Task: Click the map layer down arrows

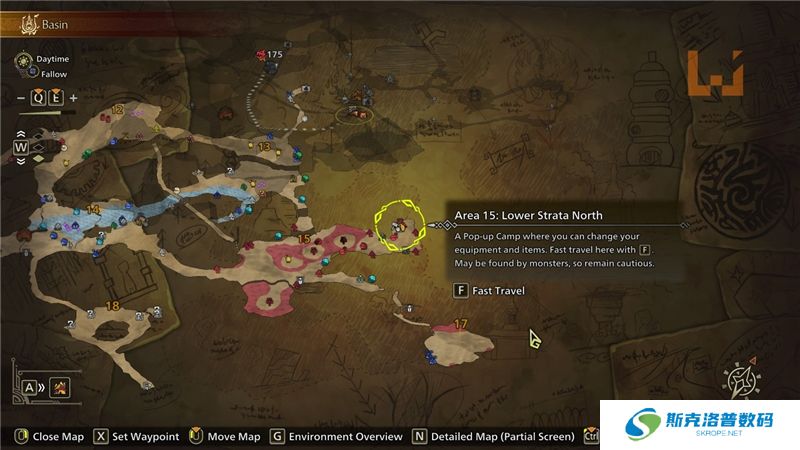Action: [x=20, y=160]
